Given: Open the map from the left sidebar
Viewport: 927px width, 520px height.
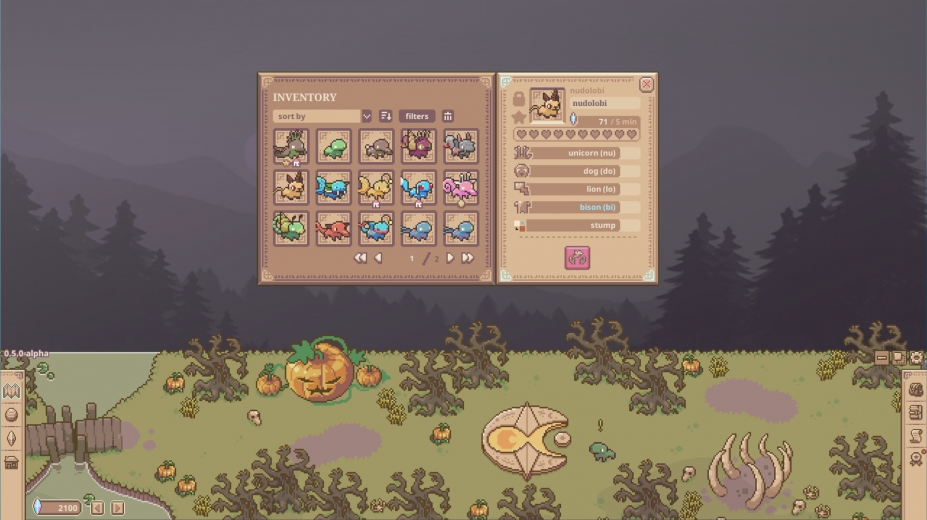Looking at the screenshot, I should (12, 391).
